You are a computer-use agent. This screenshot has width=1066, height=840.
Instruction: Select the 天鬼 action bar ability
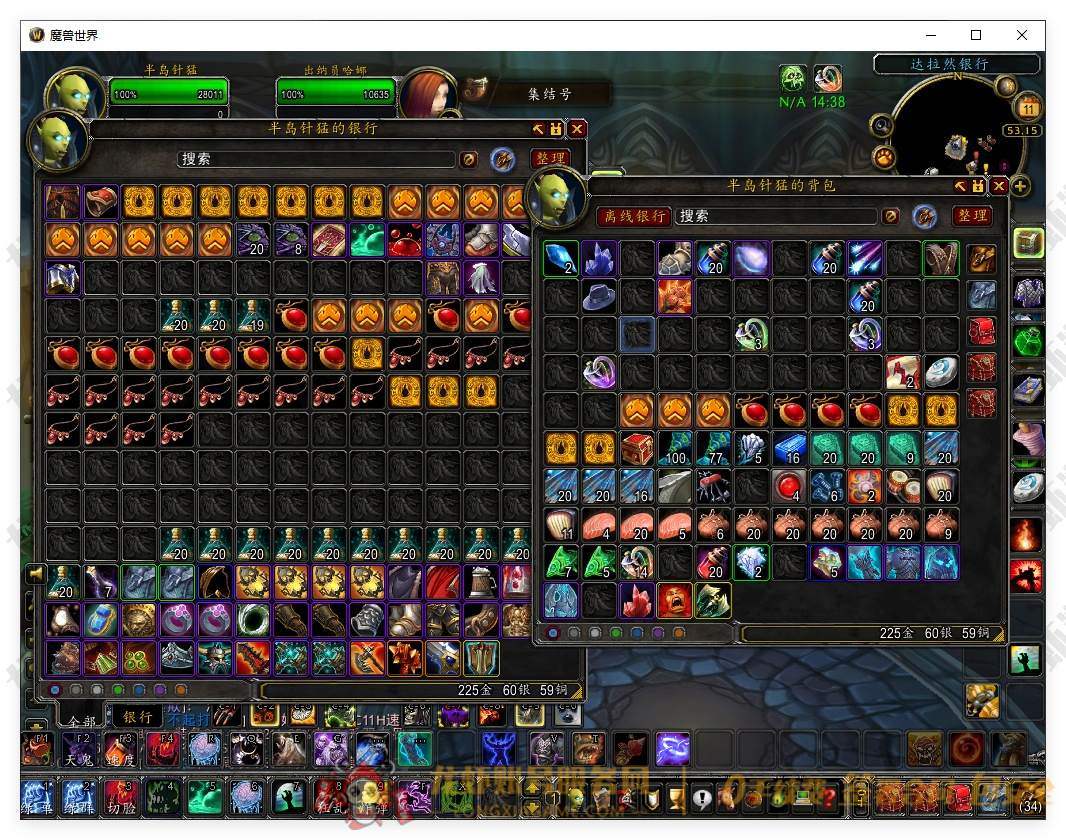point(79,749)
